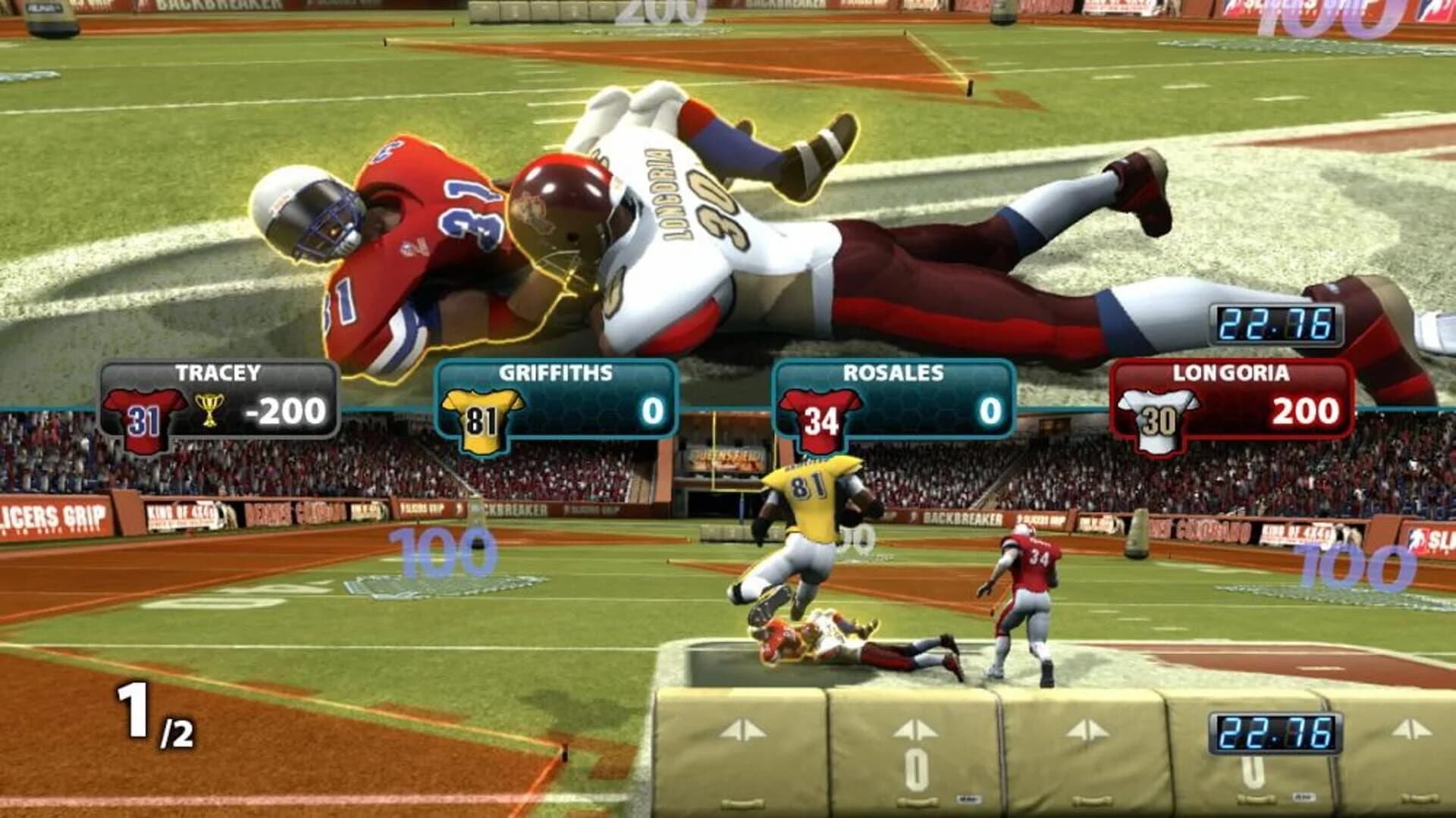Screen dimensions: 1456x818
Task: Click Tracey's -200 score value
Action: [x=286, y=412]
